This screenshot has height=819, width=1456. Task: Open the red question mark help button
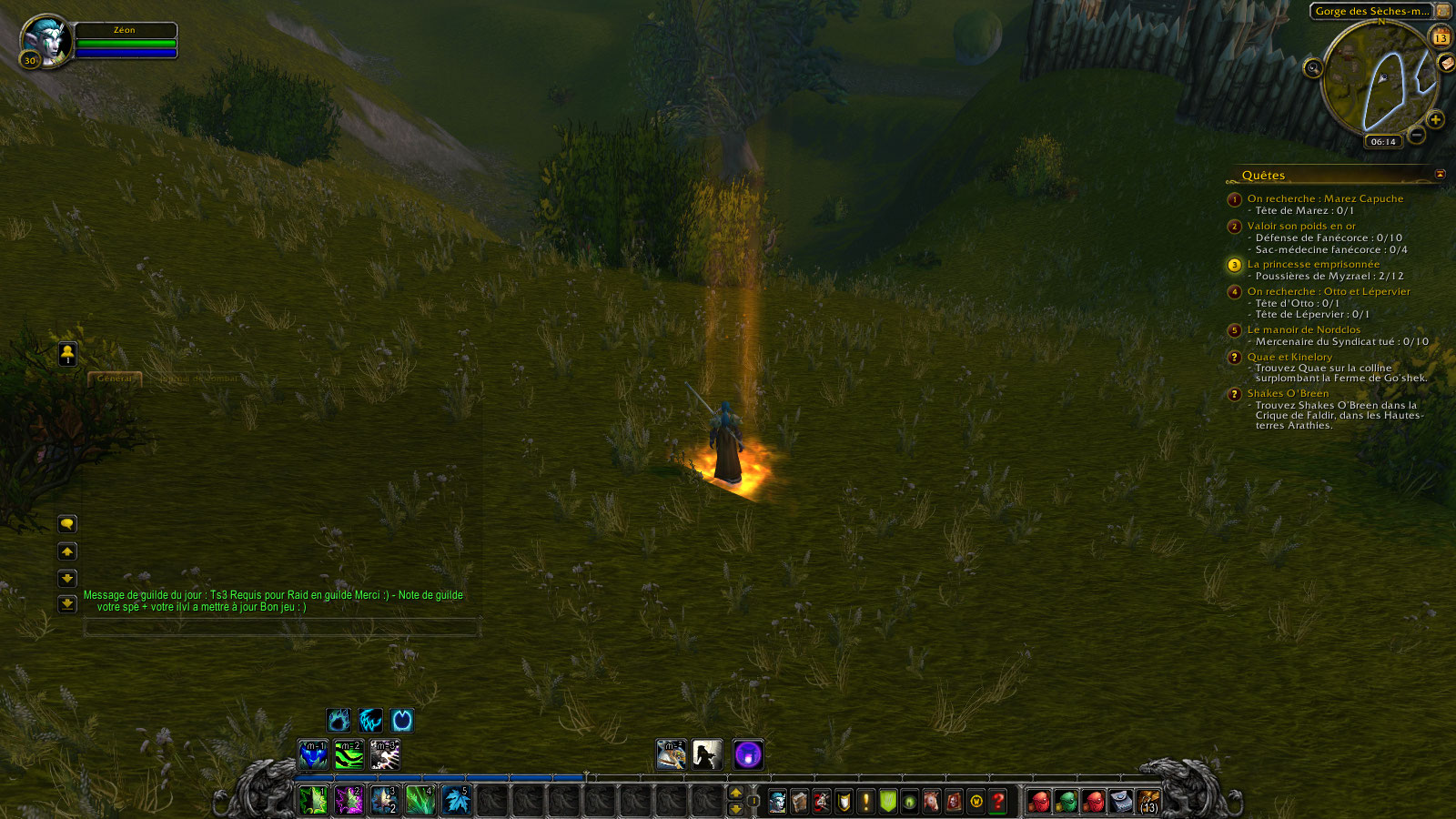pos(998,801)
